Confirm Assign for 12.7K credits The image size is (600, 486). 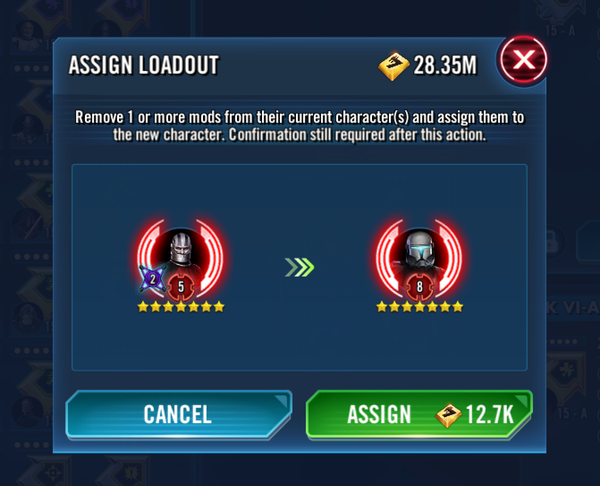pyautogui.click(x=419, y=414)
